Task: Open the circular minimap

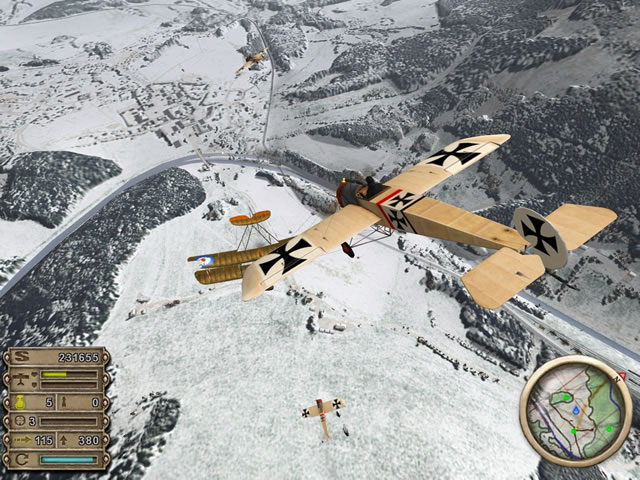Action: pyautogui.click(x=574, y=412)
